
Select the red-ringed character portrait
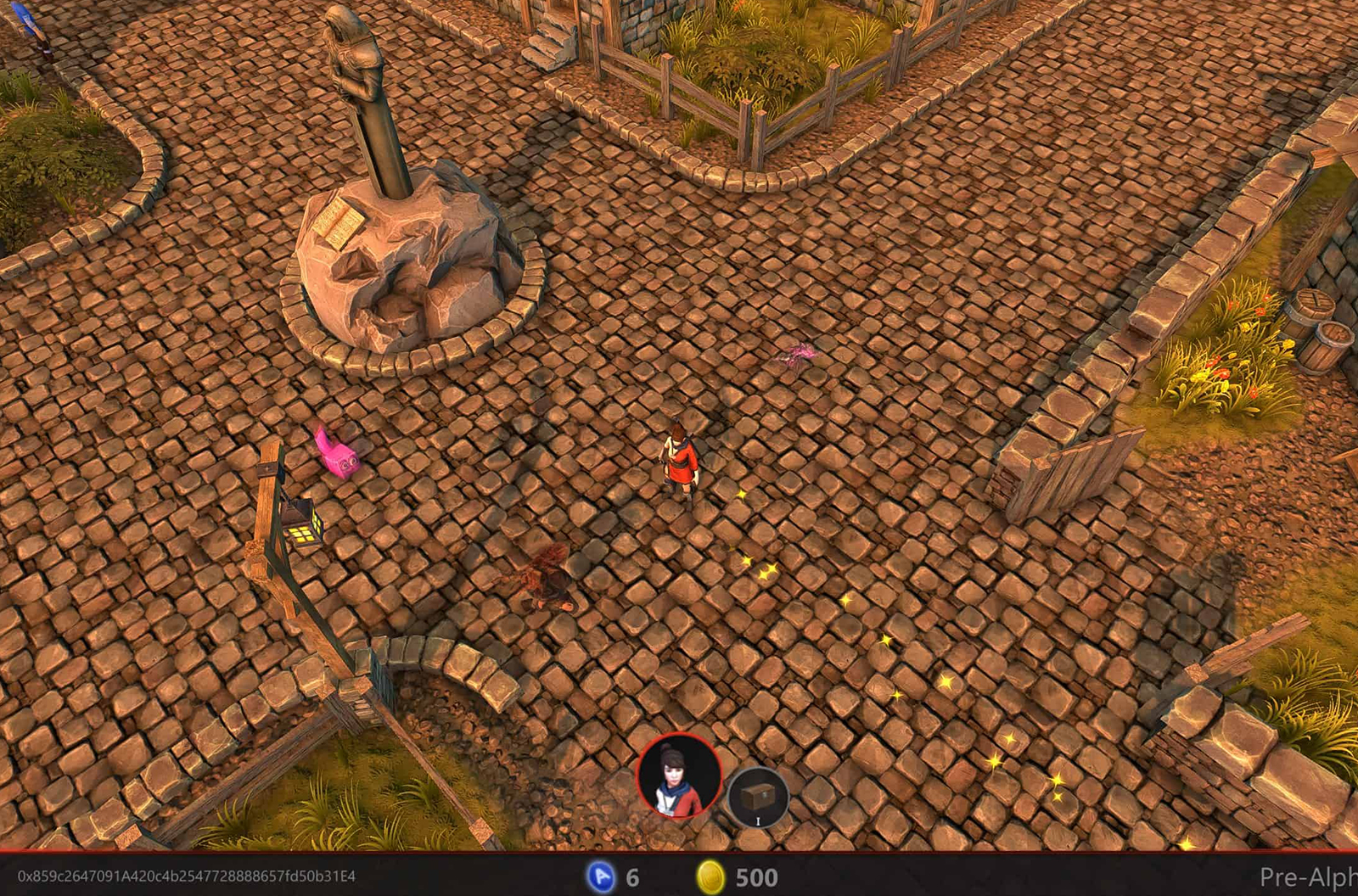tap(679, 776)
